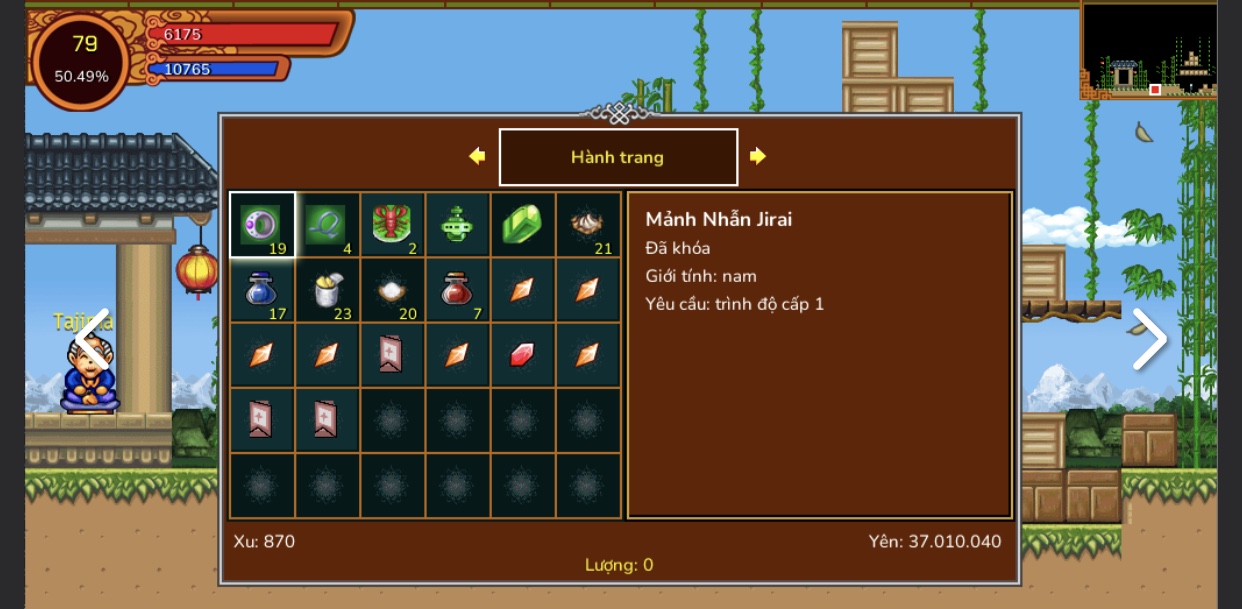Select the Mảnh Nhẫn Jirai ring slot
The height and width of the screenshot is (609, 1242).
pos(262,225)
